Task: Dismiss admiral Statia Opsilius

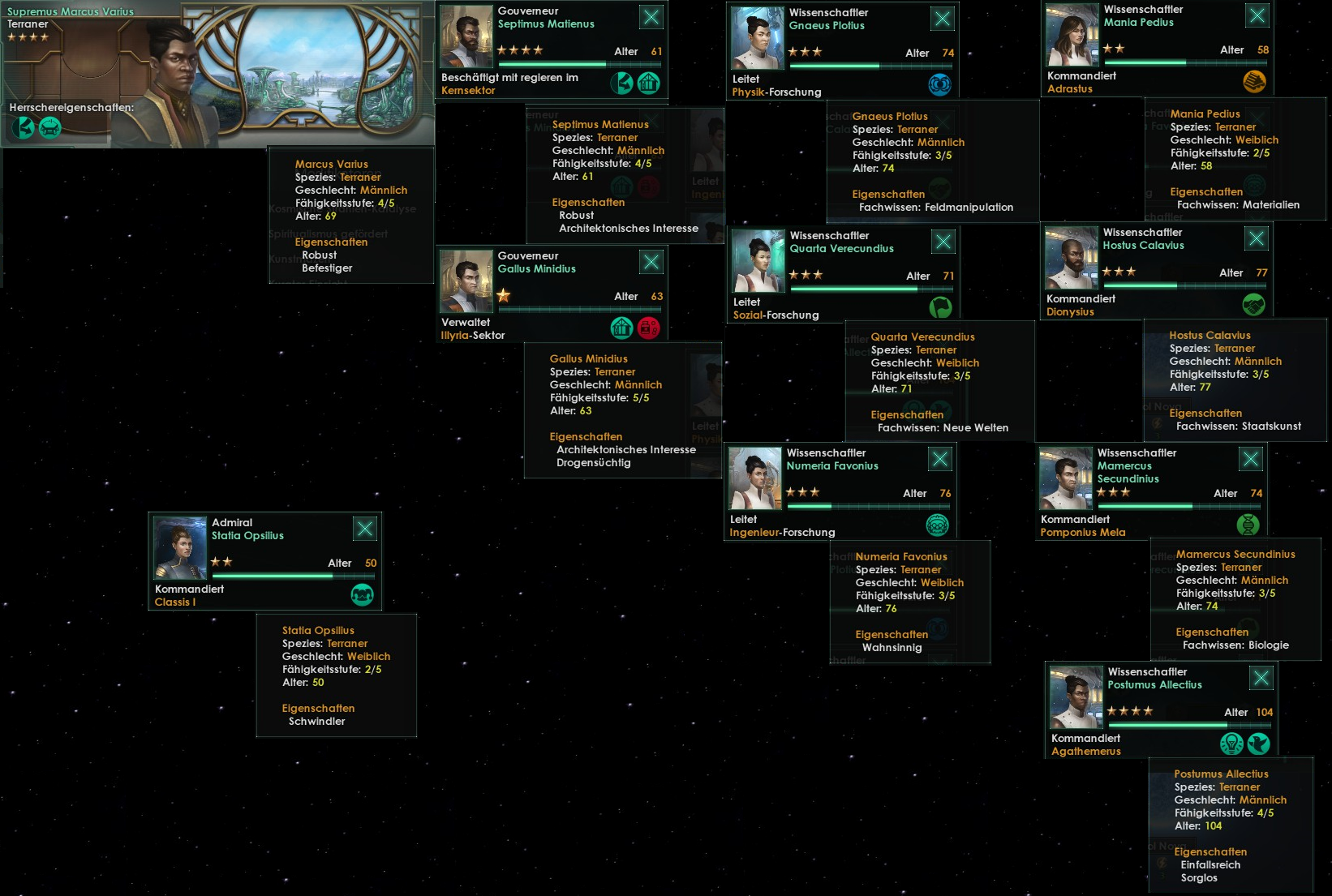Action: (365, 529)
